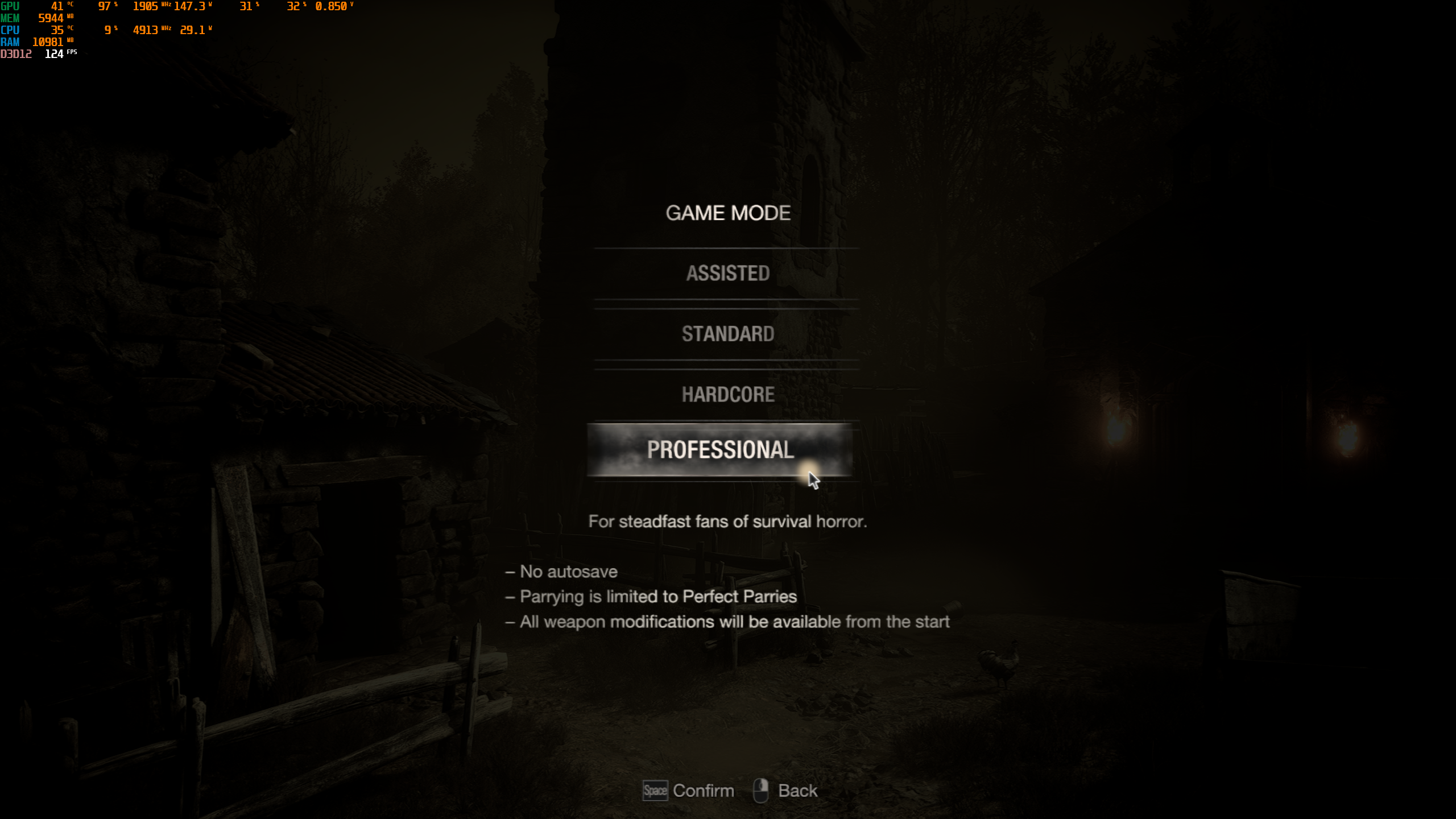Click the Space key icon near Confirm

tap(655, 790)
